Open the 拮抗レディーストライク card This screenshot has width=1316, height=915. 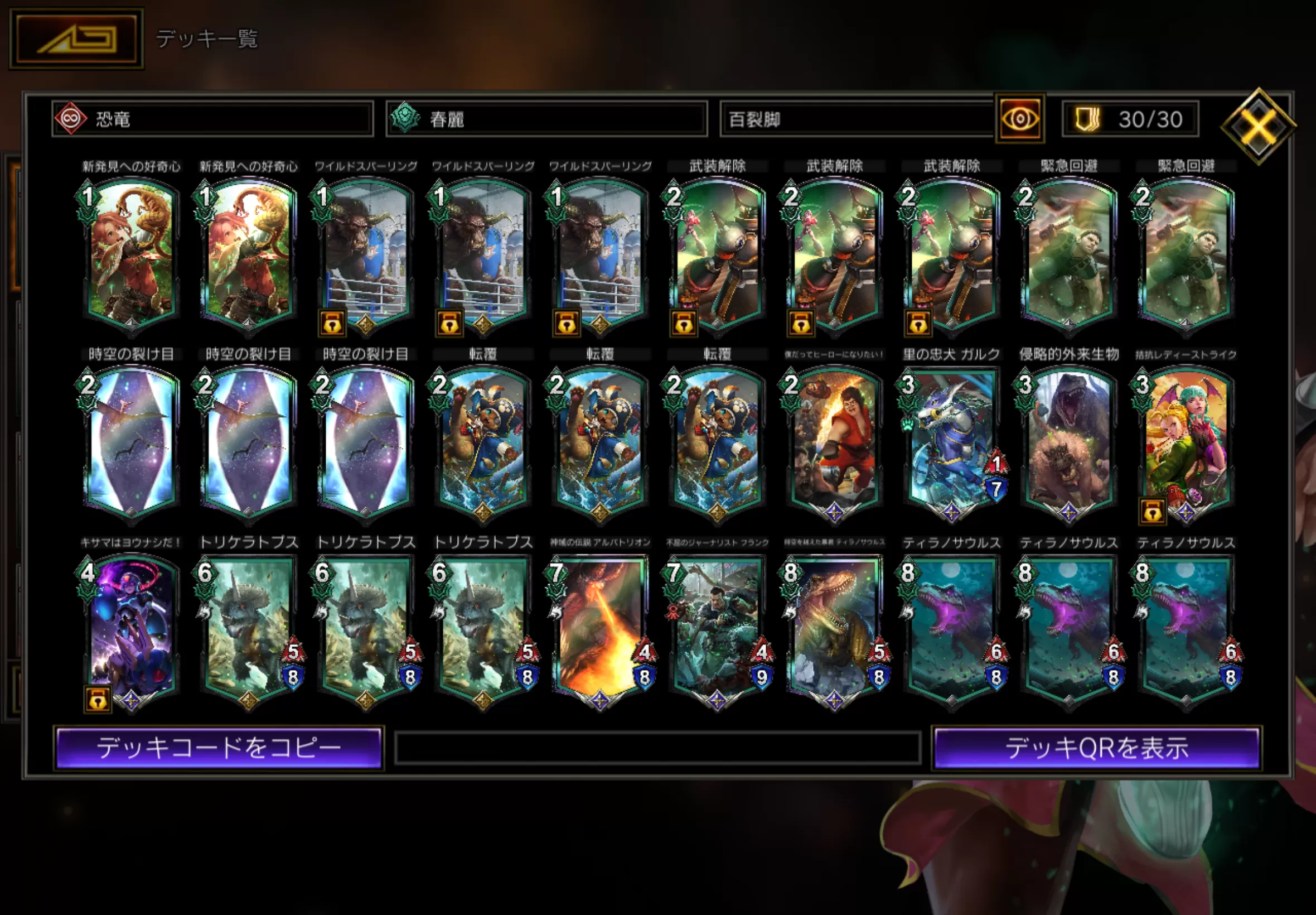point(1186,441)
